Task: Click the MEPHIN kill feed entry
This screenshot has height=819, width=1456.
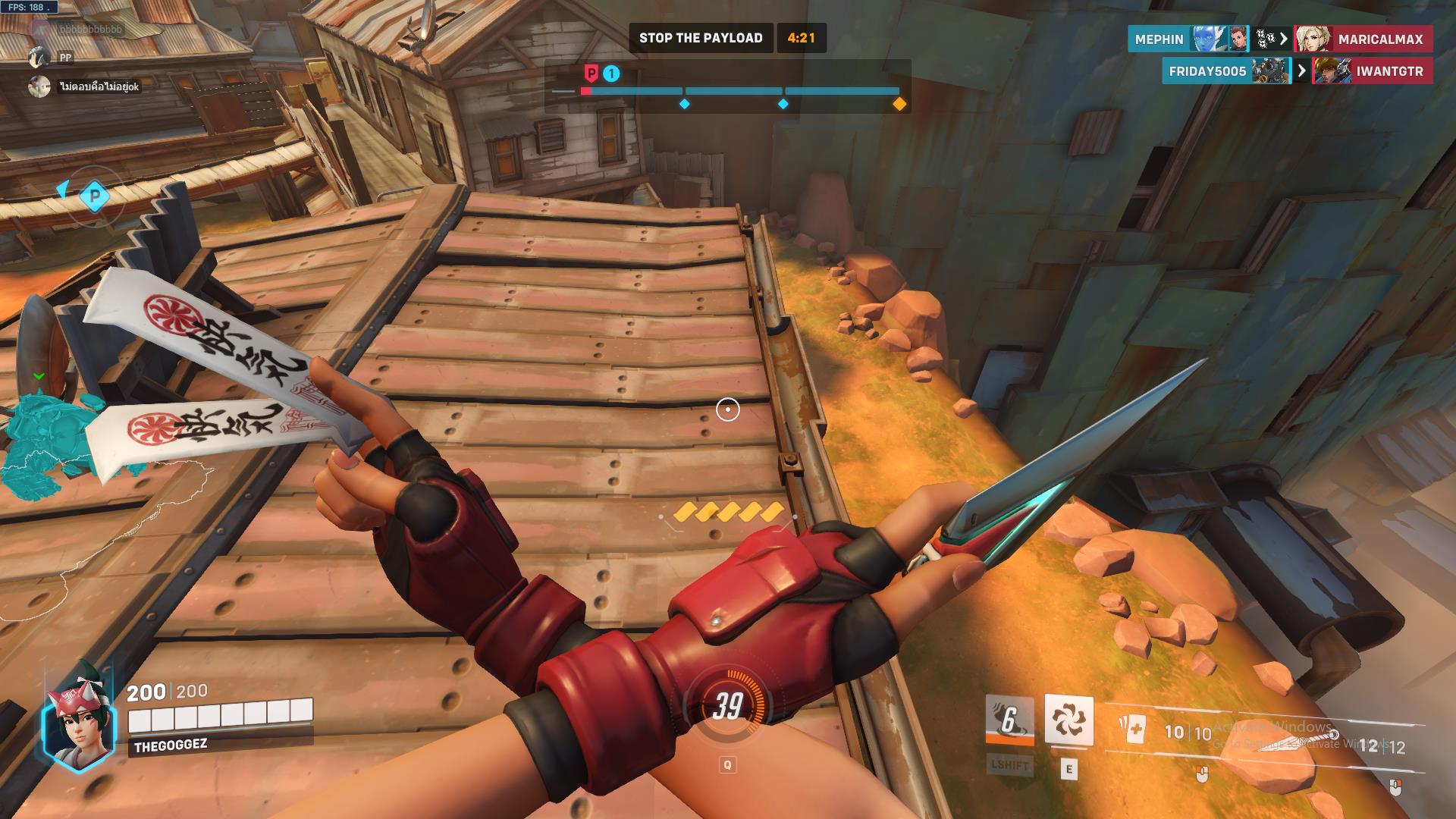Action: 1159,39
